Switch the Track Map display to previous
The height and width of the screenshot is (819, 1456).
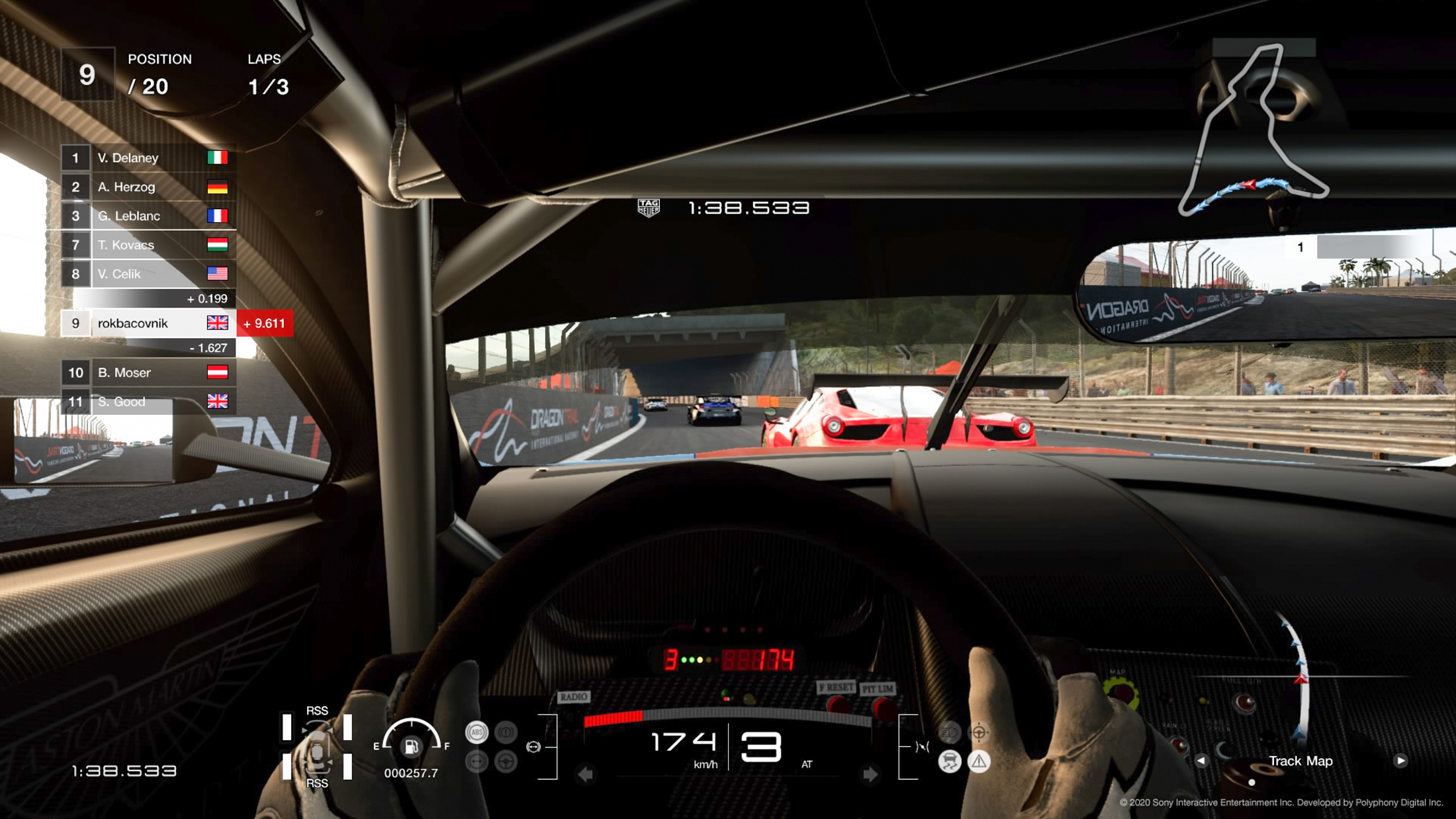point(1201,761)
